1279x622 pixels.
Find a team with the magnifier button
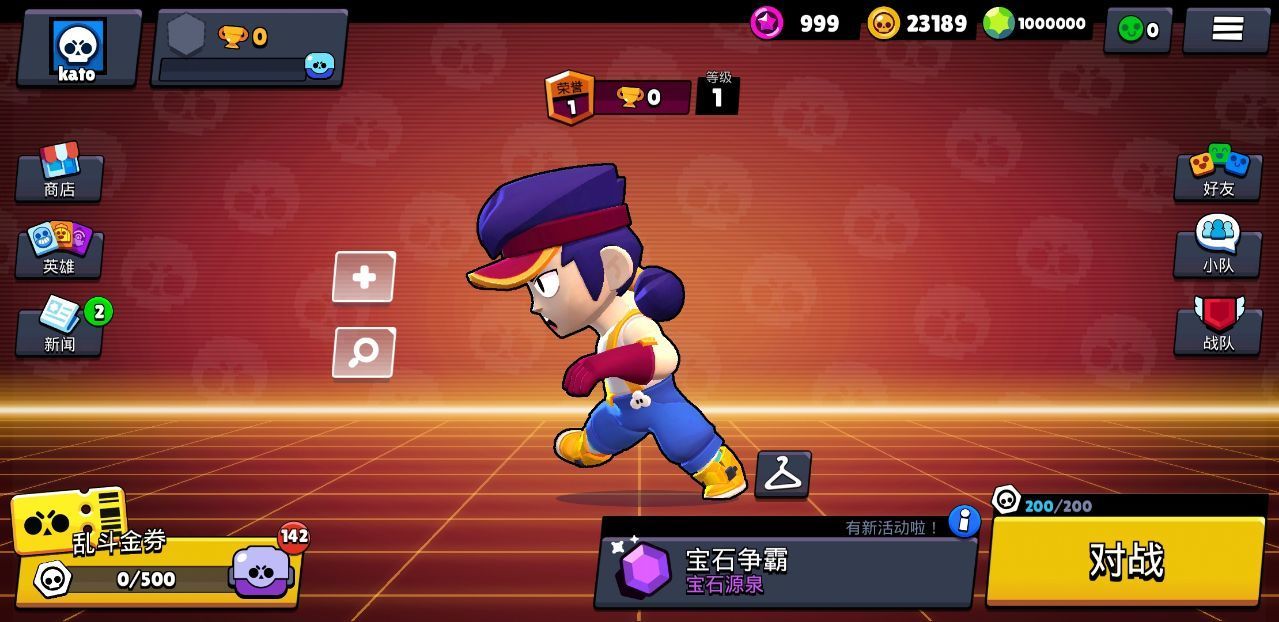[x=364, y=353]
